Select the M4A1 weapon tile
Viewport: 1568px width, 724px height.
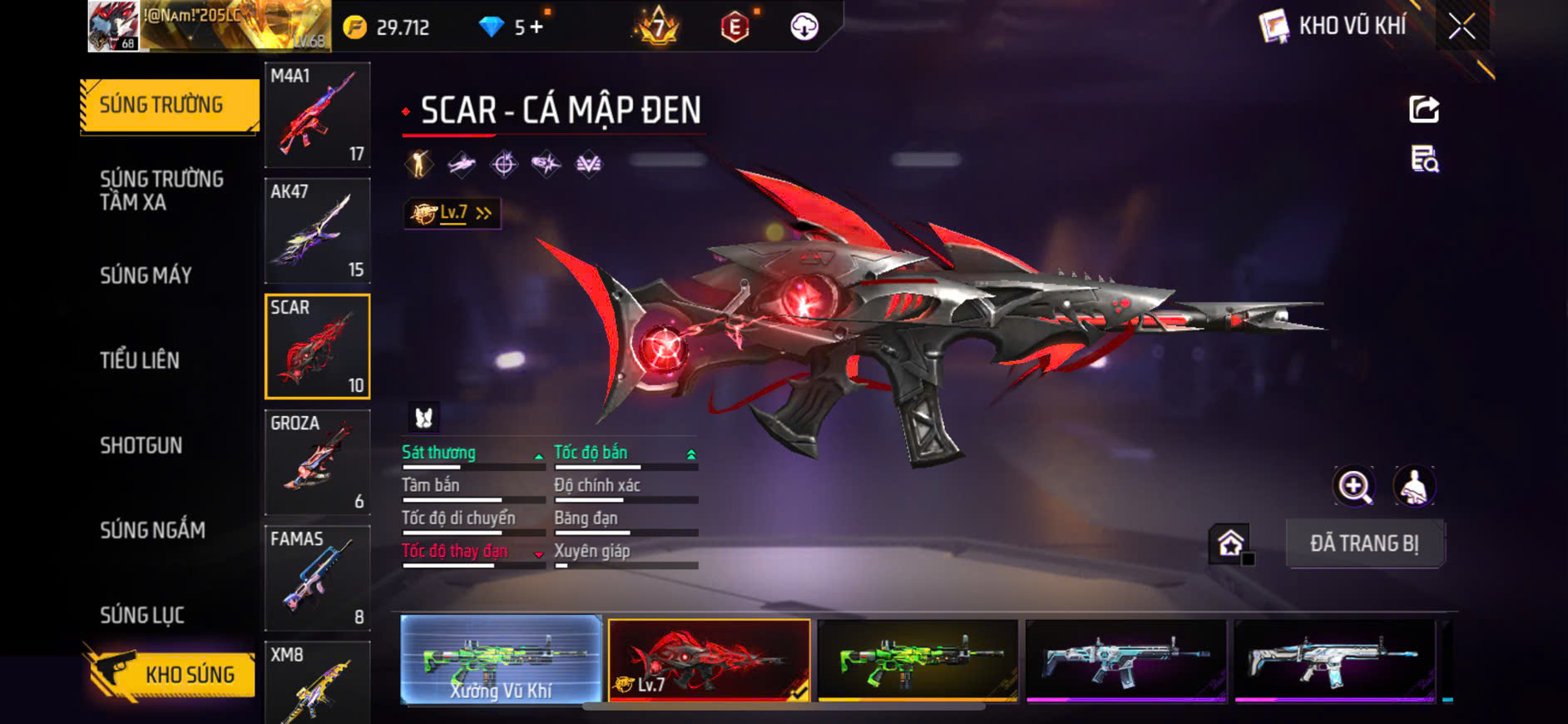317,115
